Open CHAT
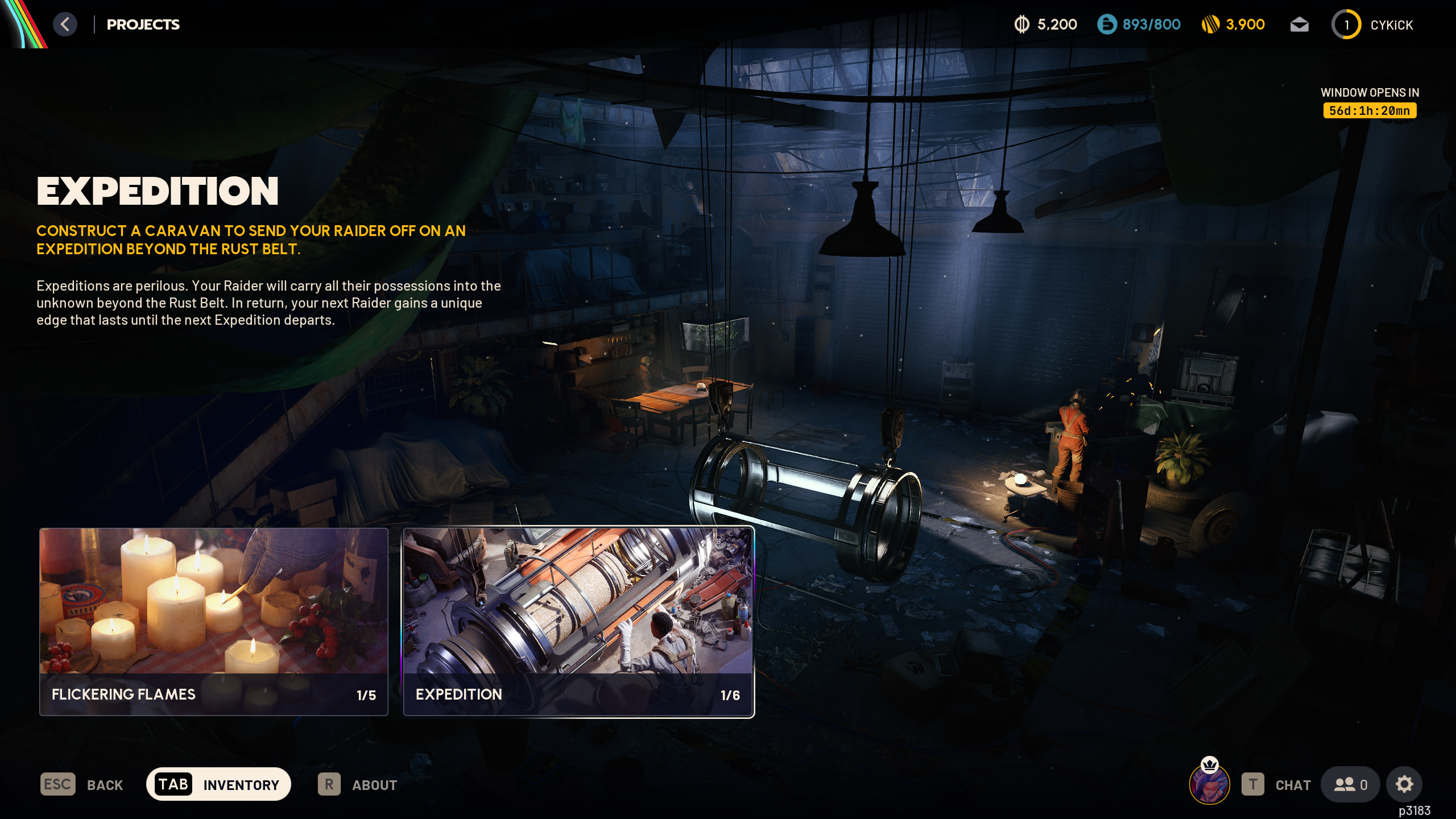Viewport: 1456px width, 819px height. coord(1292,784)
